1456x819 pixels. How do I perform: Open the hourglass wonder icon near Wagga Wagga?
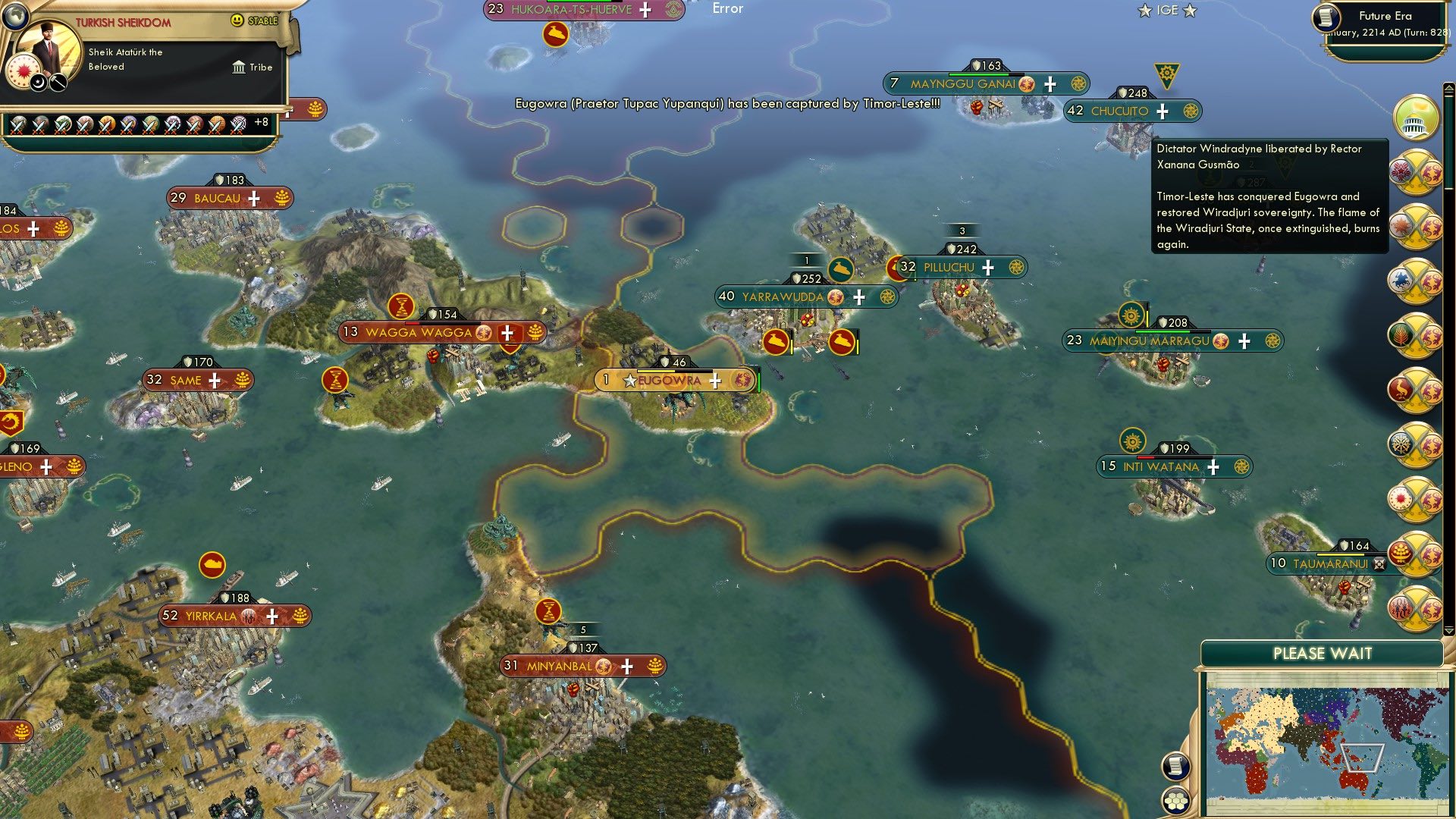403,308
